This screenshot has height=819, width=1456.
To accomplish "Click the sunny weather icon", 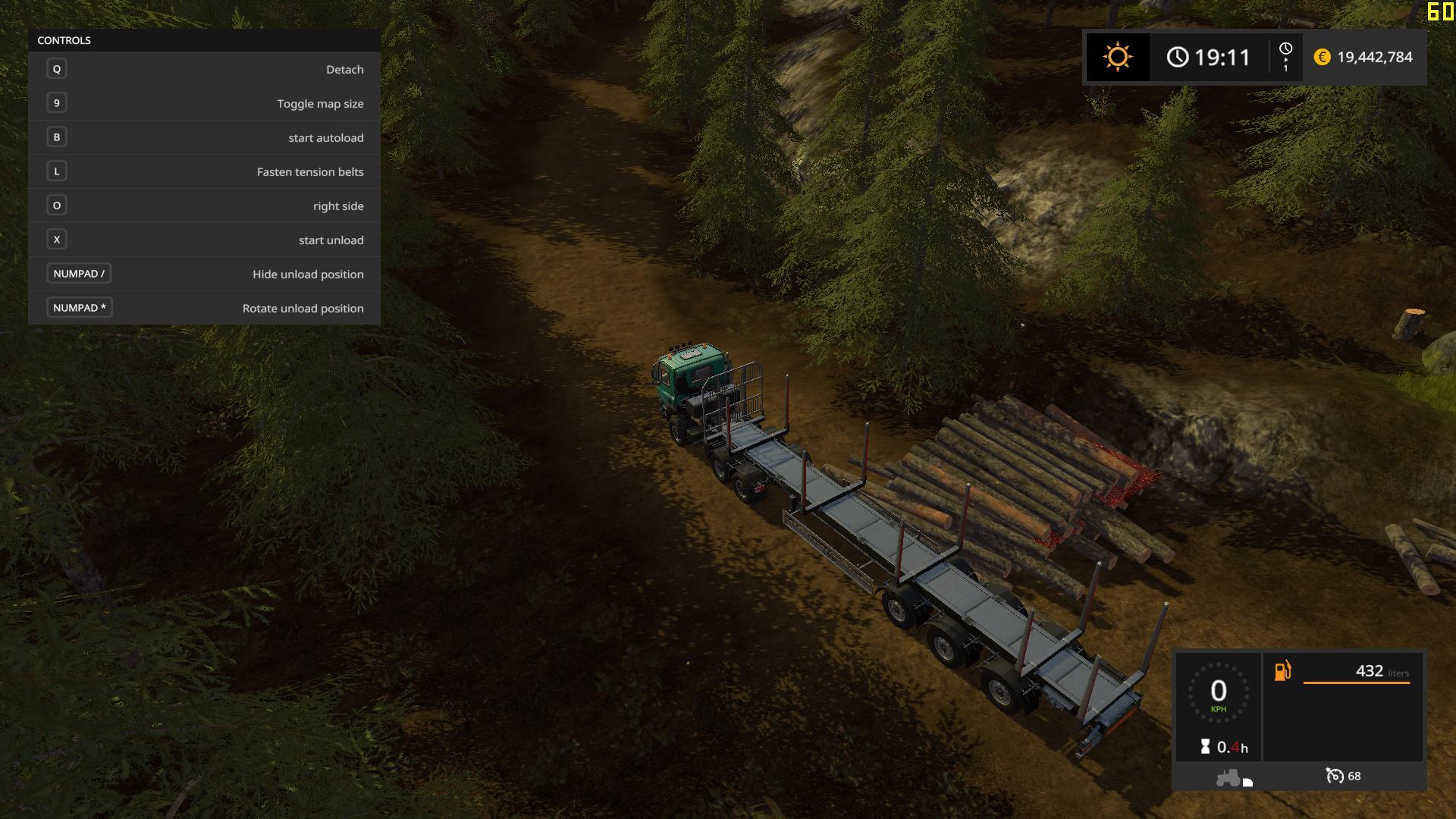I will point(1117,57).
